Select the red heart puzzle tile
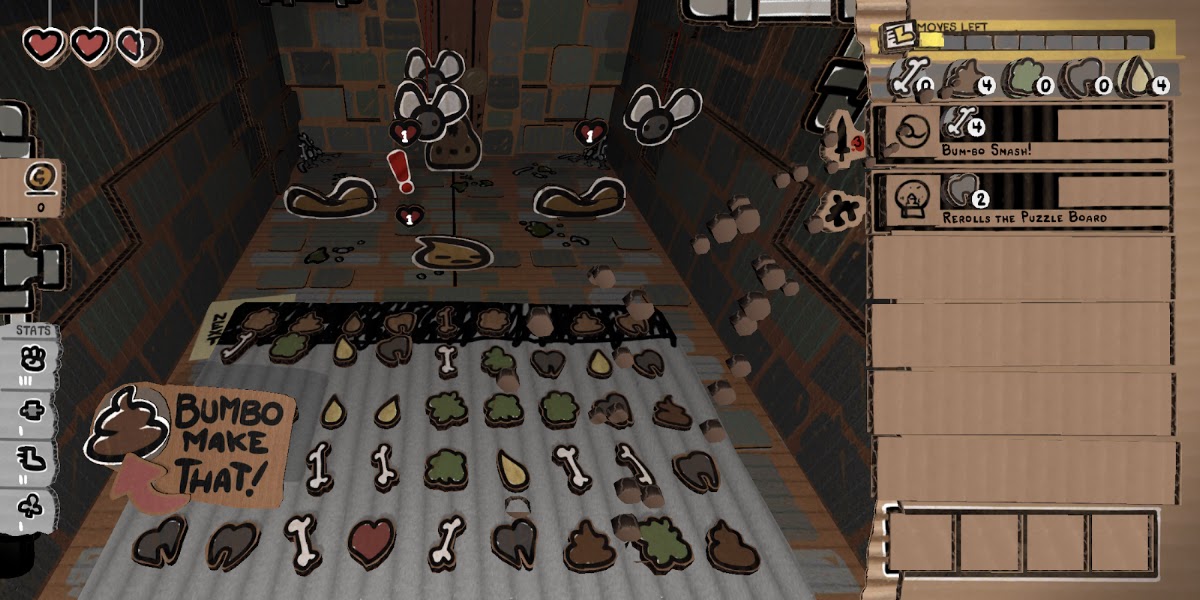 [371, 540]
